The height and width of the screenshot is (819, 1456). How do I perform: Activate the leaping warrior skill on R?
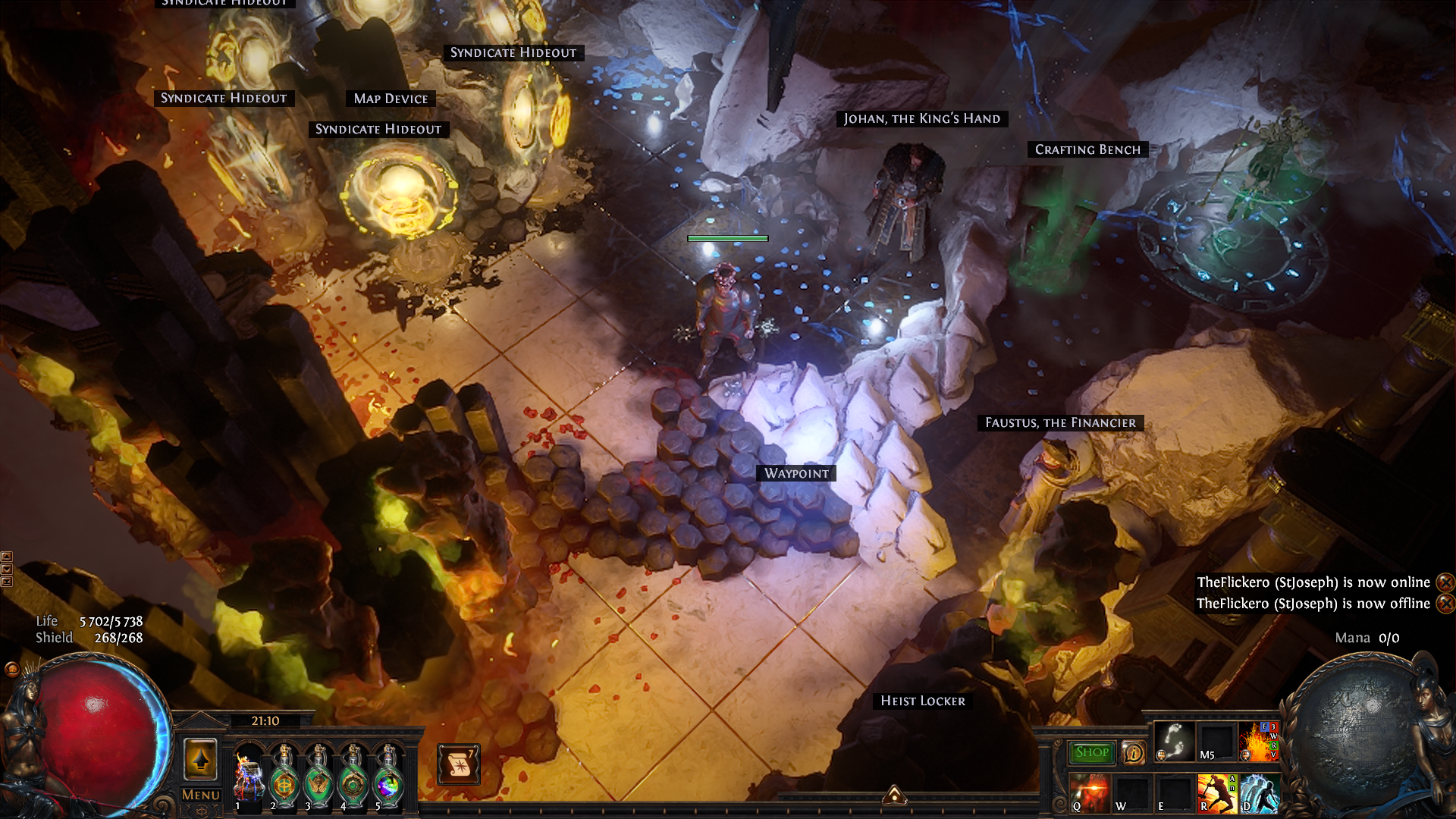[1216, 792]
